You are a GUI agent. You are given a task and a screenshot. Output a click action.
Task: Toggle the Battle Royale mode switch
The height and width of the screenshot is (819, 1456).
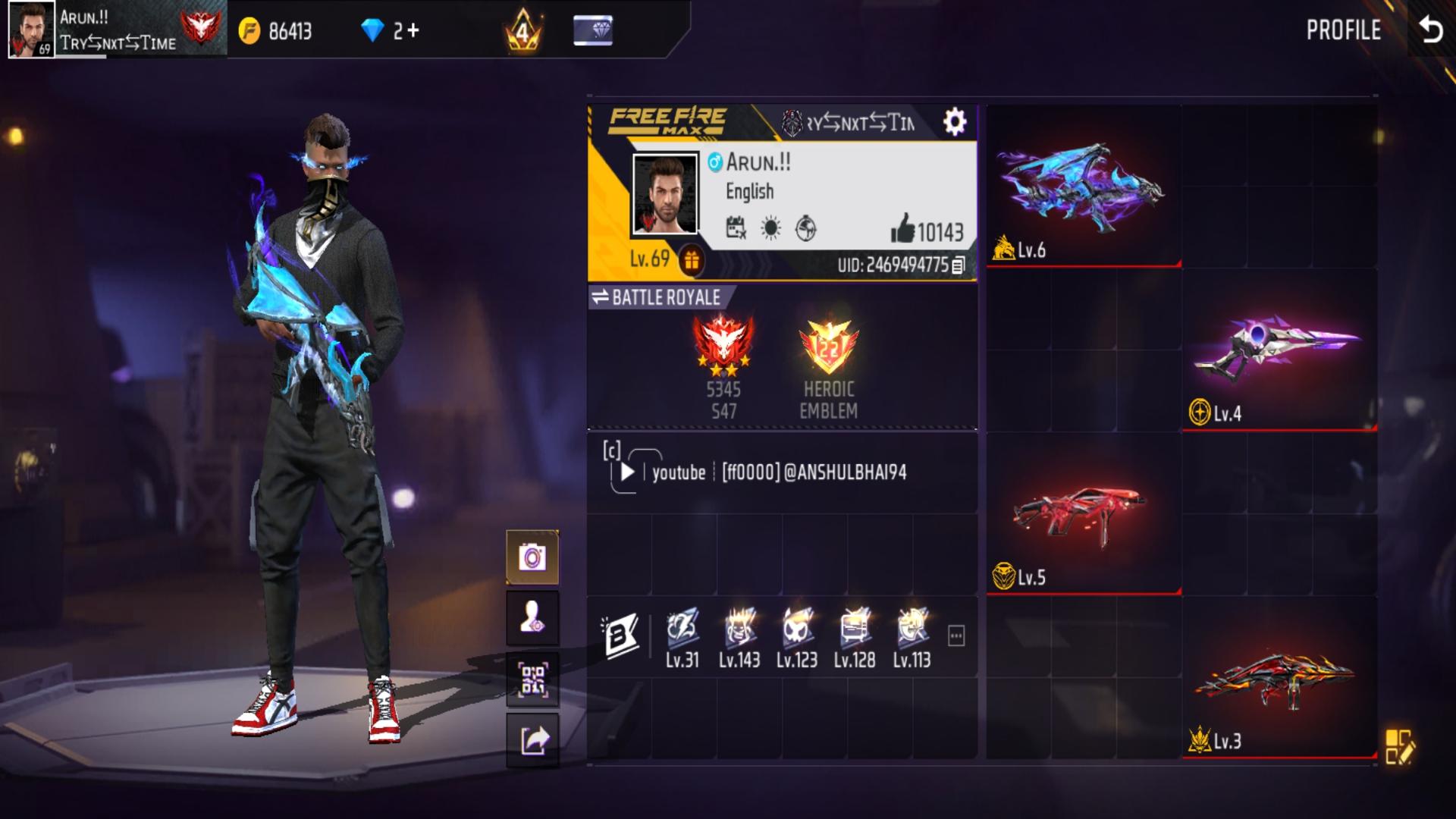click(x=601, y=297)
